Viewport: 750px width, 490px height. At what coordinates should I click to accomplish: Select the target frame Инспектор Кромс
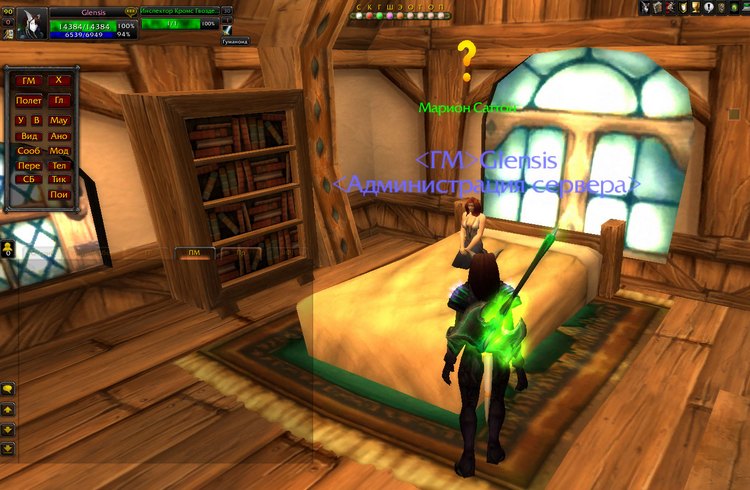pos(178,9)
